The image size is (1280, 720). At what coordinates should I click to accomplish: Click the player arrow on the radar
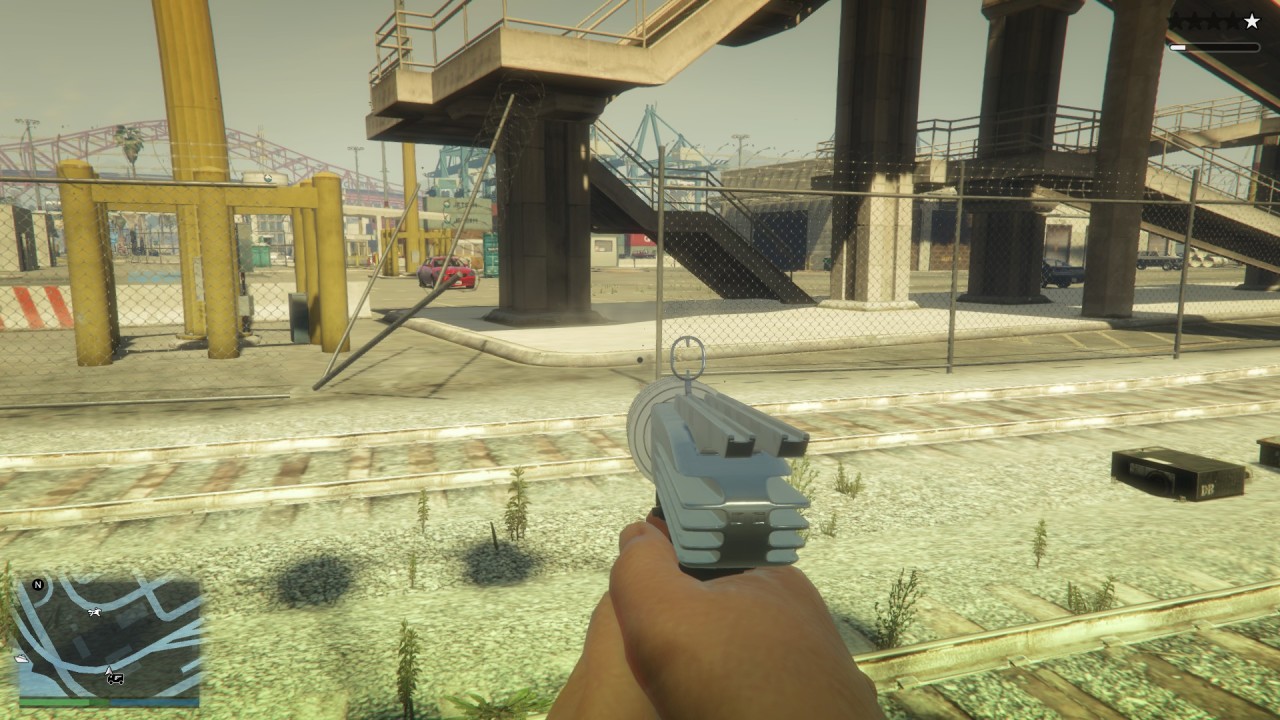pyautogui.click(x=109, y=669)
